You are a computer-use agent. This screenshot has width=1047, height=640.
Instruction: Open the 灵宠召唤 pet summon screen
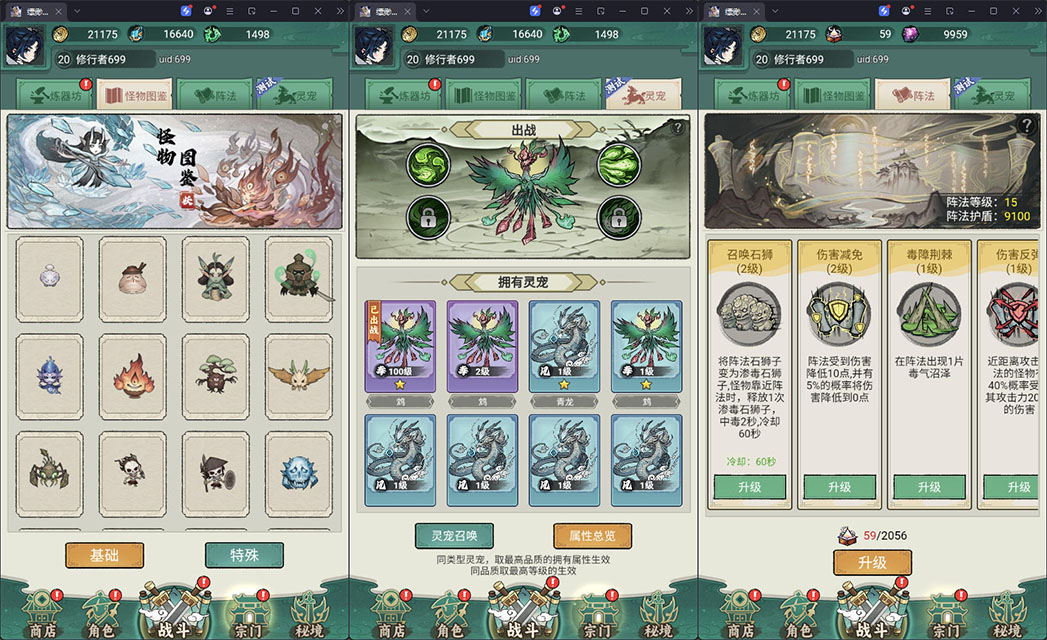(454, 536)
